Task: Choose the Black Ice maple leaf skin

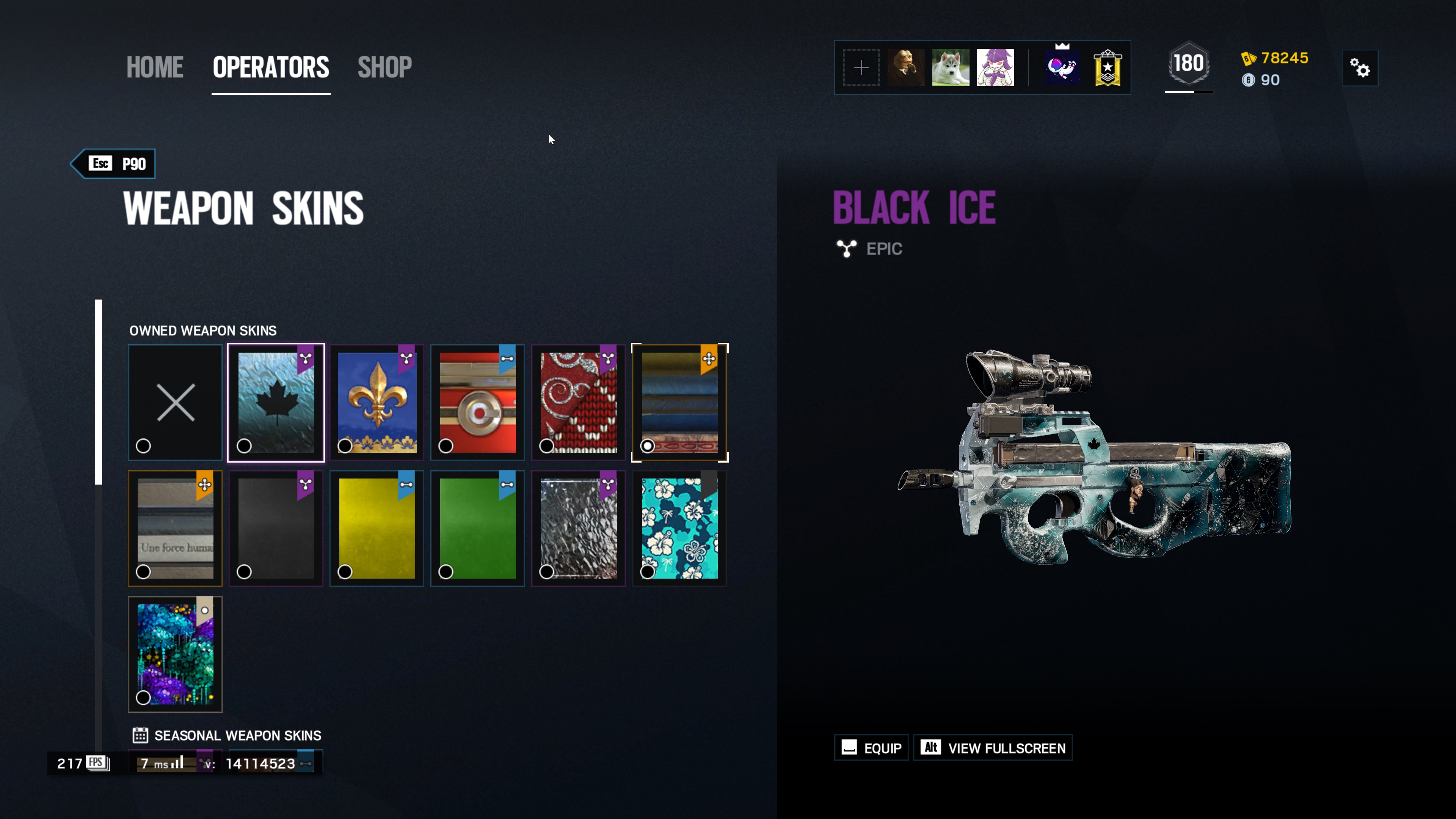Action: (276, 402)
